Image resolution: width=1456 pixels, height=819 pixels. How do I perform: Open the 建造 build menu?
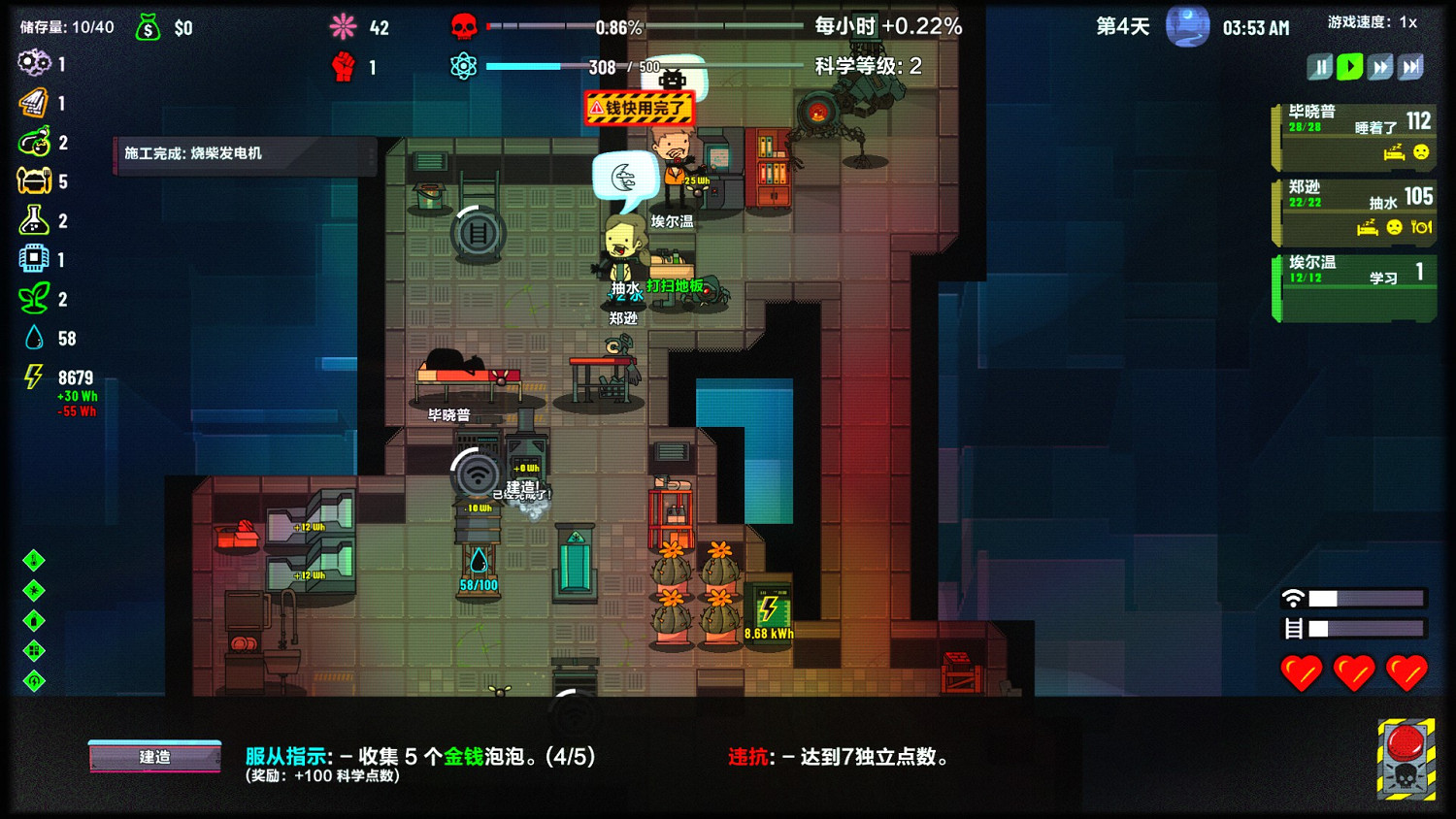(153, 758)
